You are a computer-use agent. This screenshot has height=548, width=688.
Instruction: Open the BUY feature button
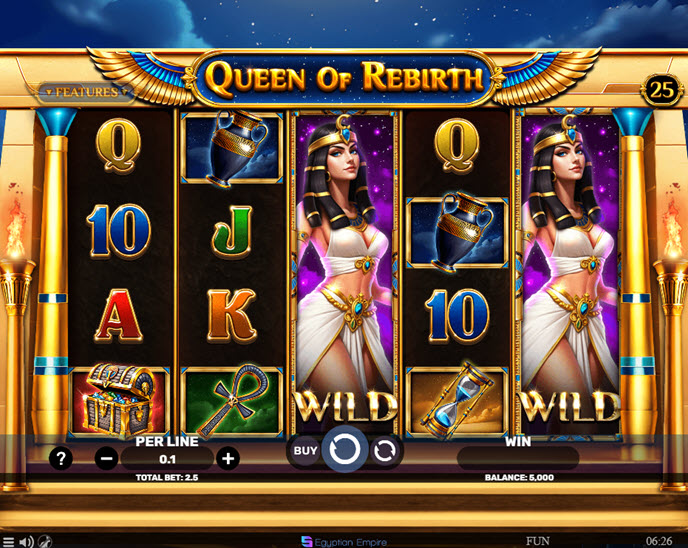tap(305, 451)
